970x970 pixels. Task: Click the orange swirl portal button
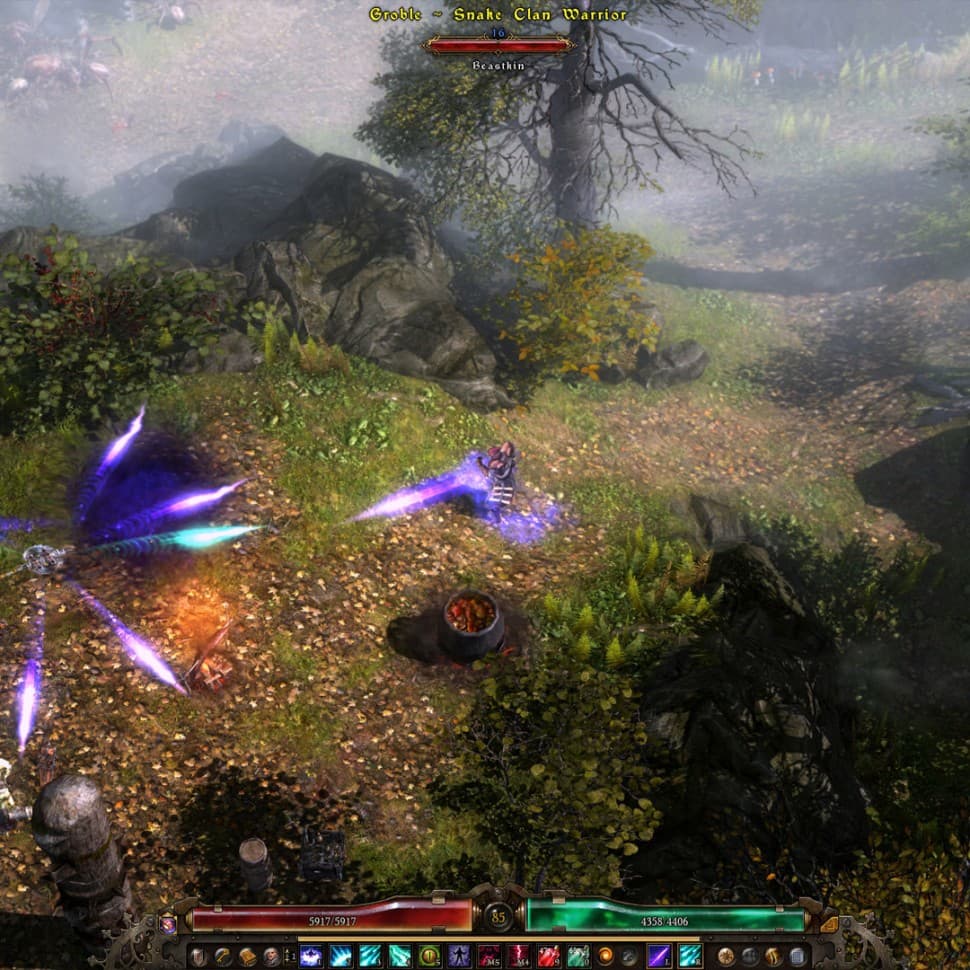tap(605, 957)
